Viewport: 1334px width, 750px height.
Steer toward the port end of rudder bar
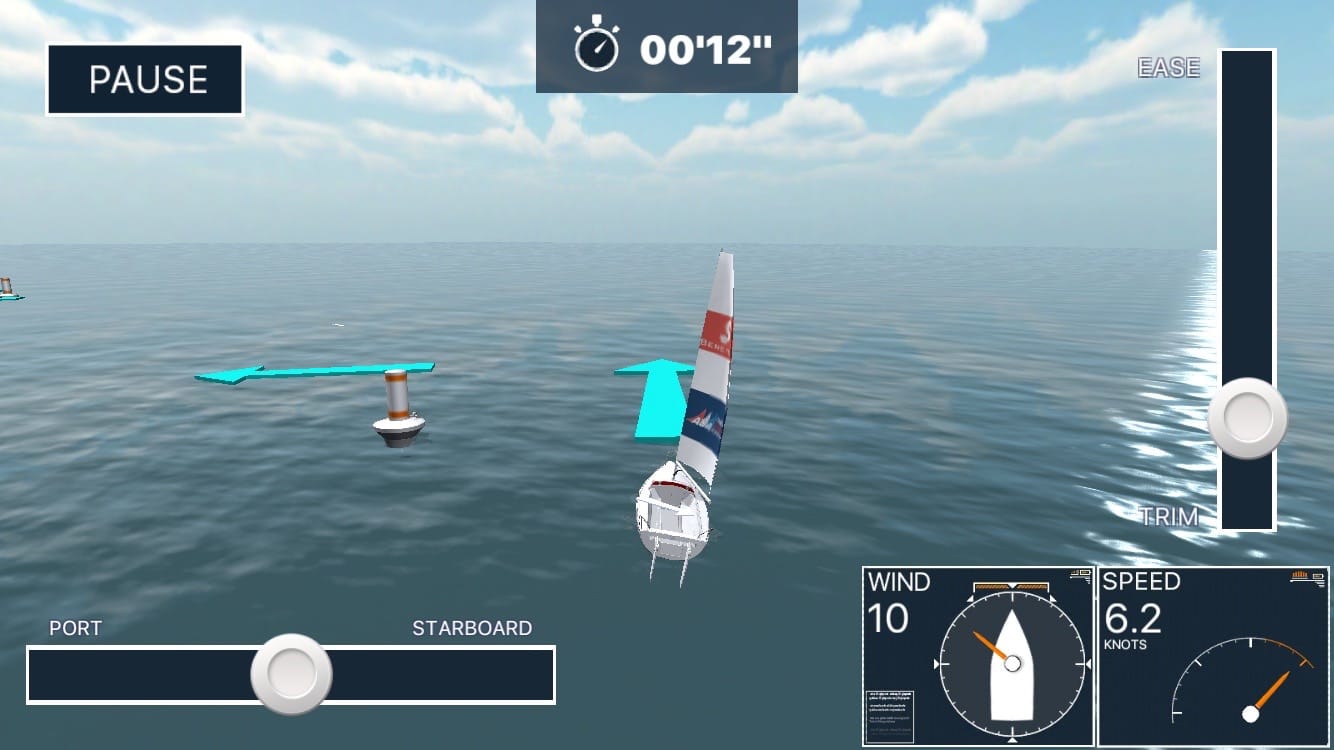[x=50, y=675]
